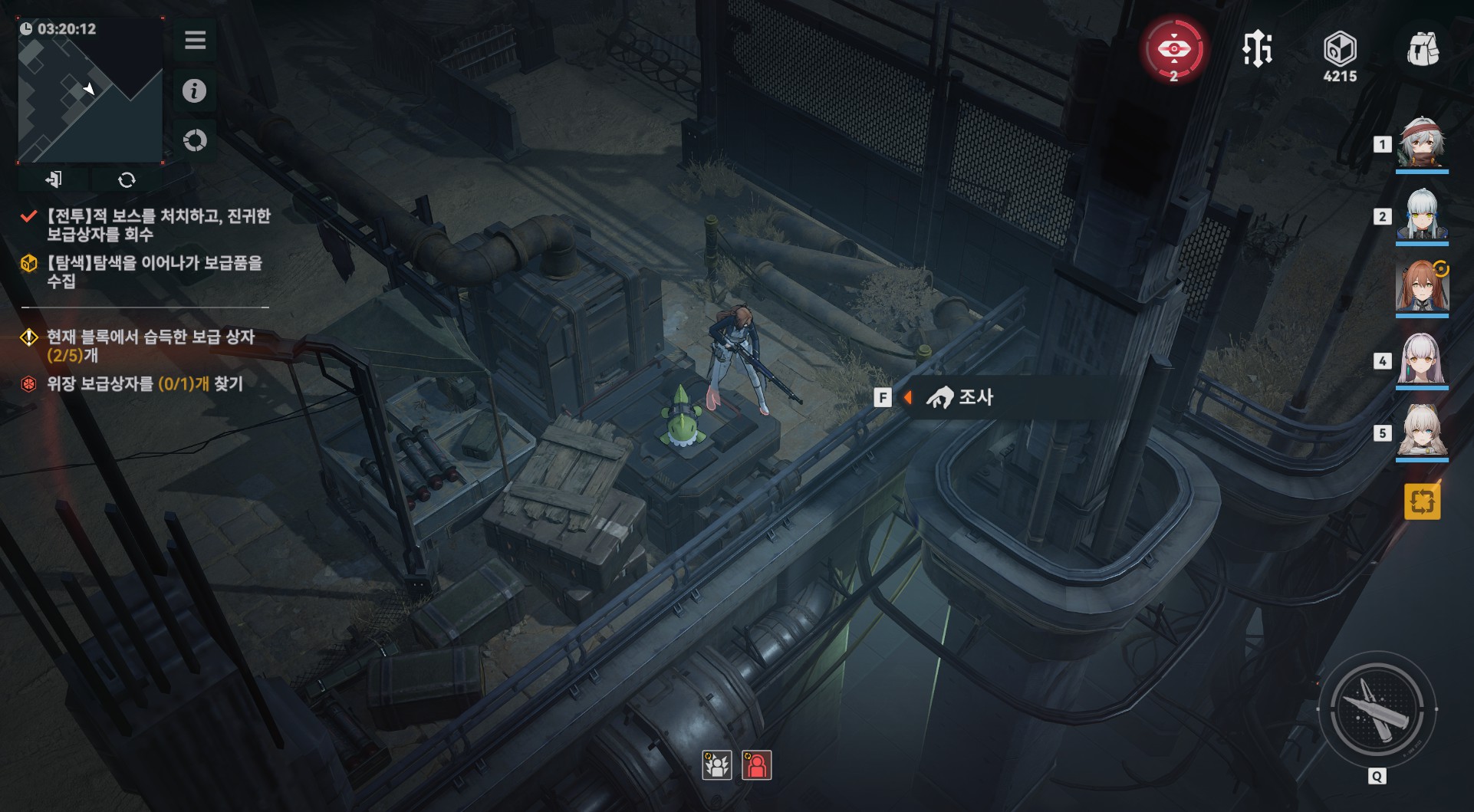This screenshot has height=812, width=1474.
Task: Activate the red eye target icon
Action: coord(1173,50)
